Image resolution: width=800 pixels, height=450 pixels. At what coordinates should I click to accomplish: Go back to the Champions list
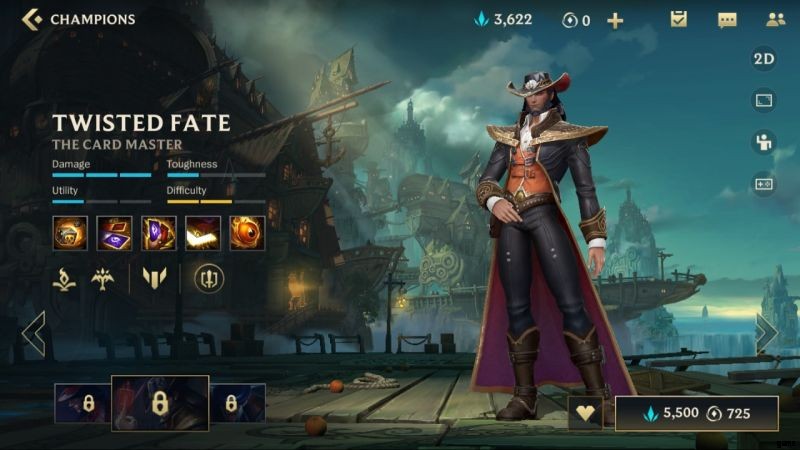pos(32,19)
